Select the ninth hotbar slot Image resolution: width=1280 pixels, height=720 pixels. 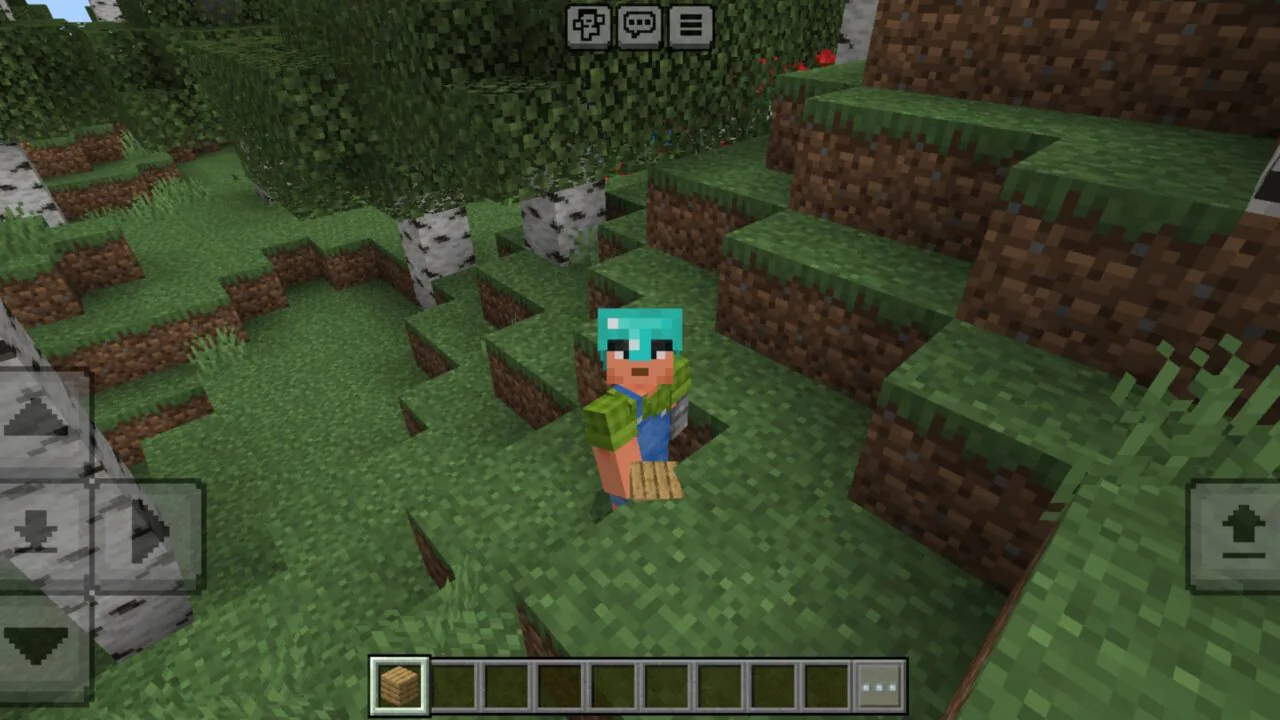[x=823, y=681]
